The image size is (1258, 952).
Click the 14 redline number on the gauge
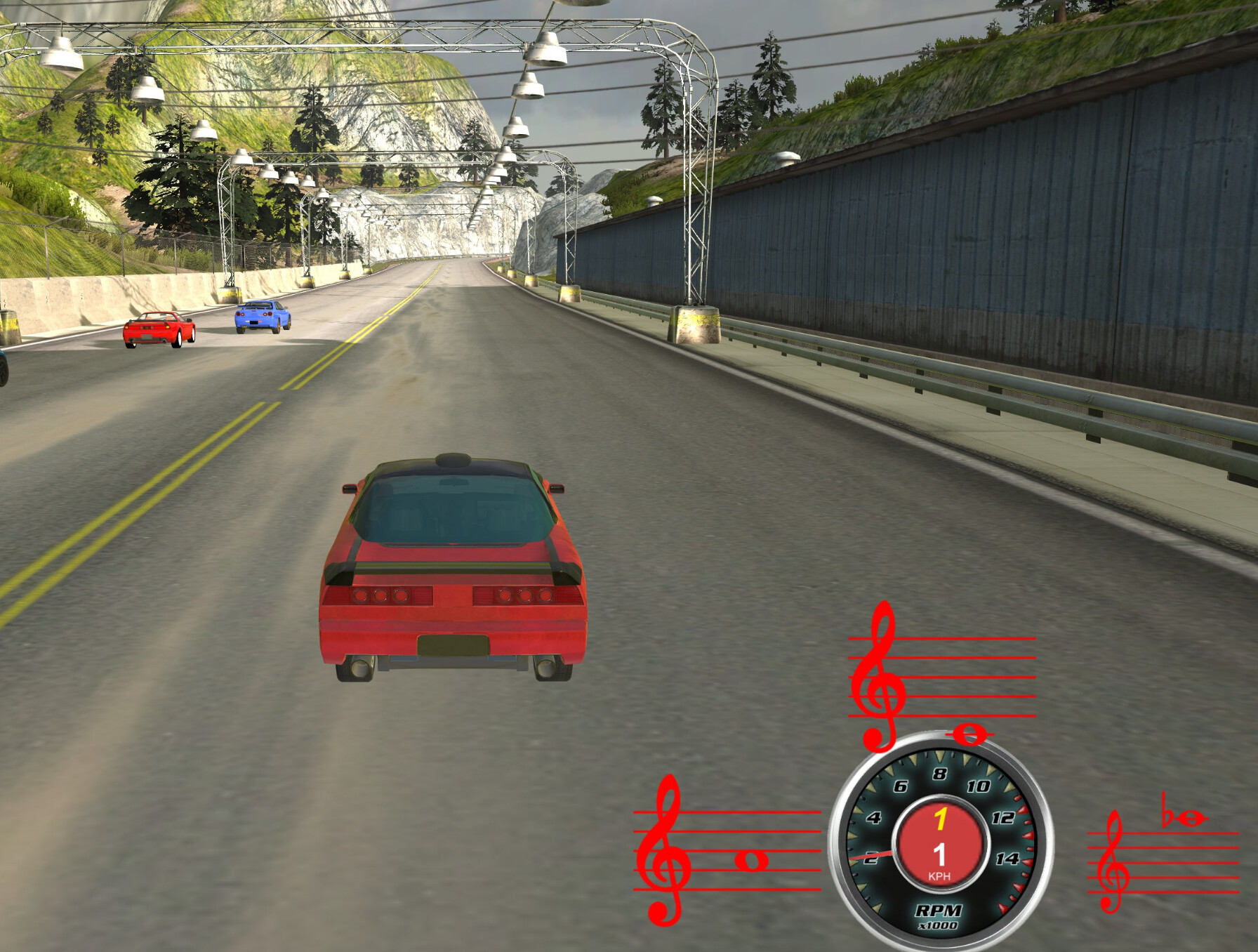pyautogui.click(x=1007, y=859)
